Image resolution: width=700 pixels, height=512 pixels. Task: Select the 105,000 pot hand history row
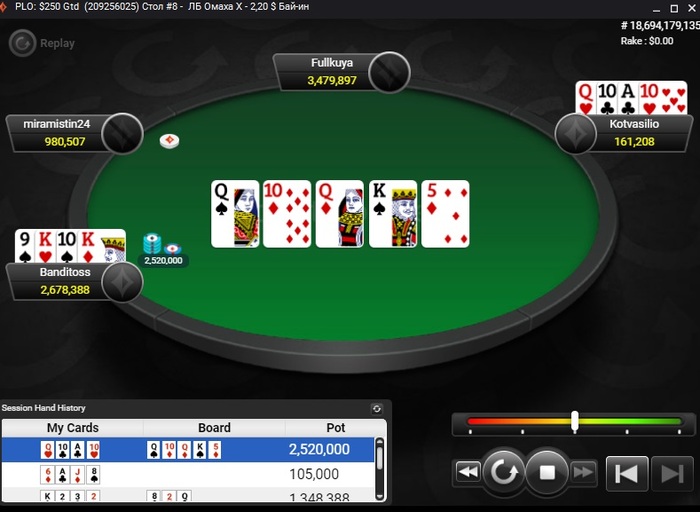pyautogui.click(x=190, y=474)
